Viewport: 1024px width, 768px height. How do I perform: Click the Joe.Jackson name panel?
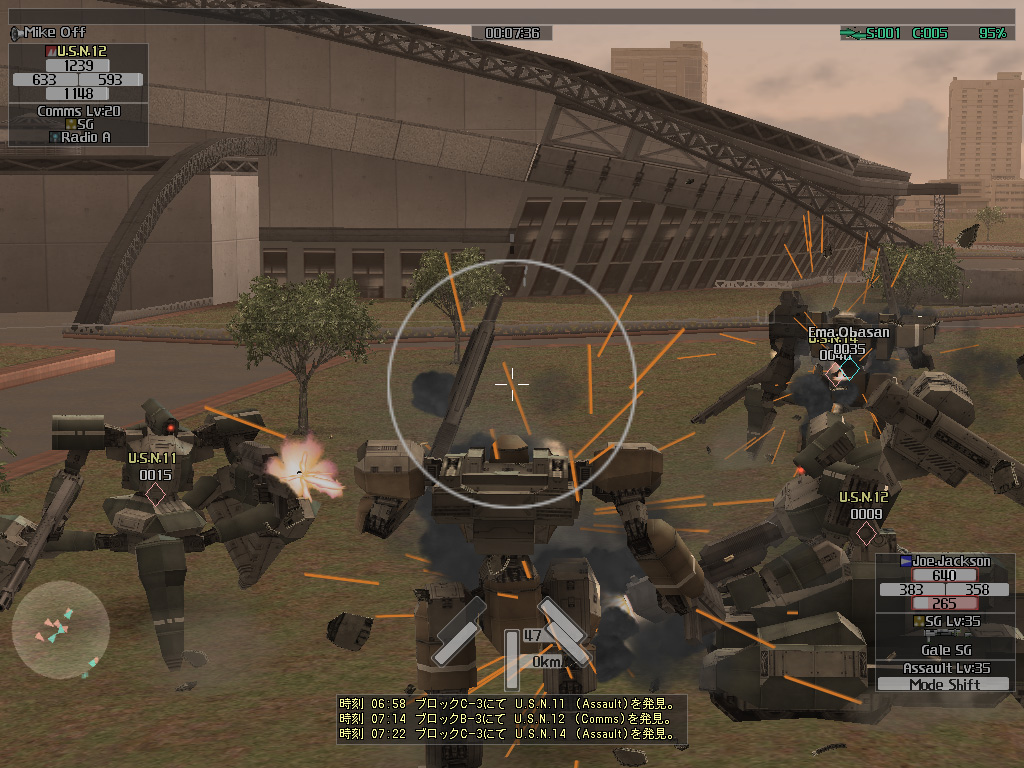point(944,561)
